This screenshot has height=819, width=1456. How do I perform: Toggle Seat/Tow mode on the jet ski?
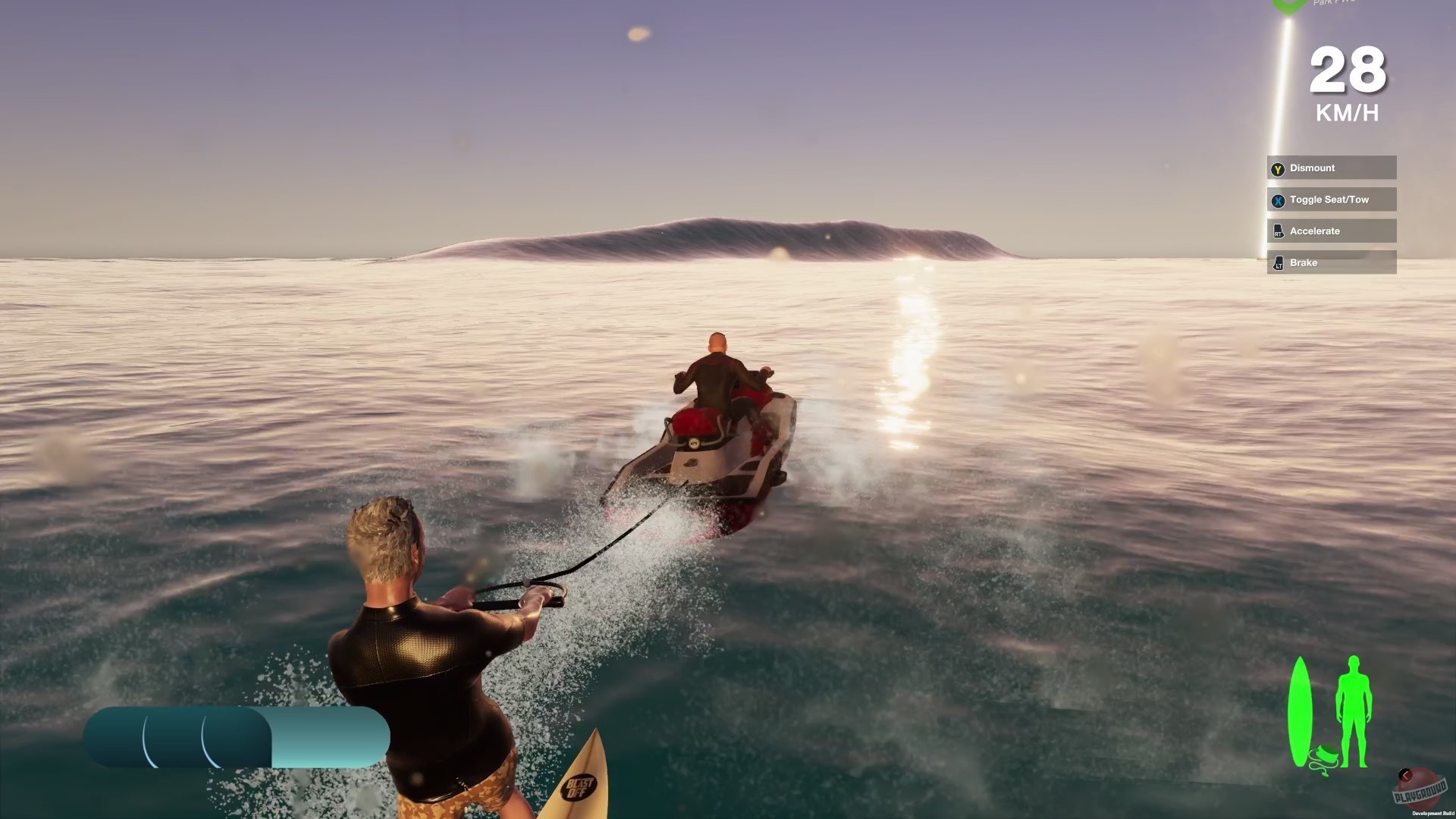1331,199
